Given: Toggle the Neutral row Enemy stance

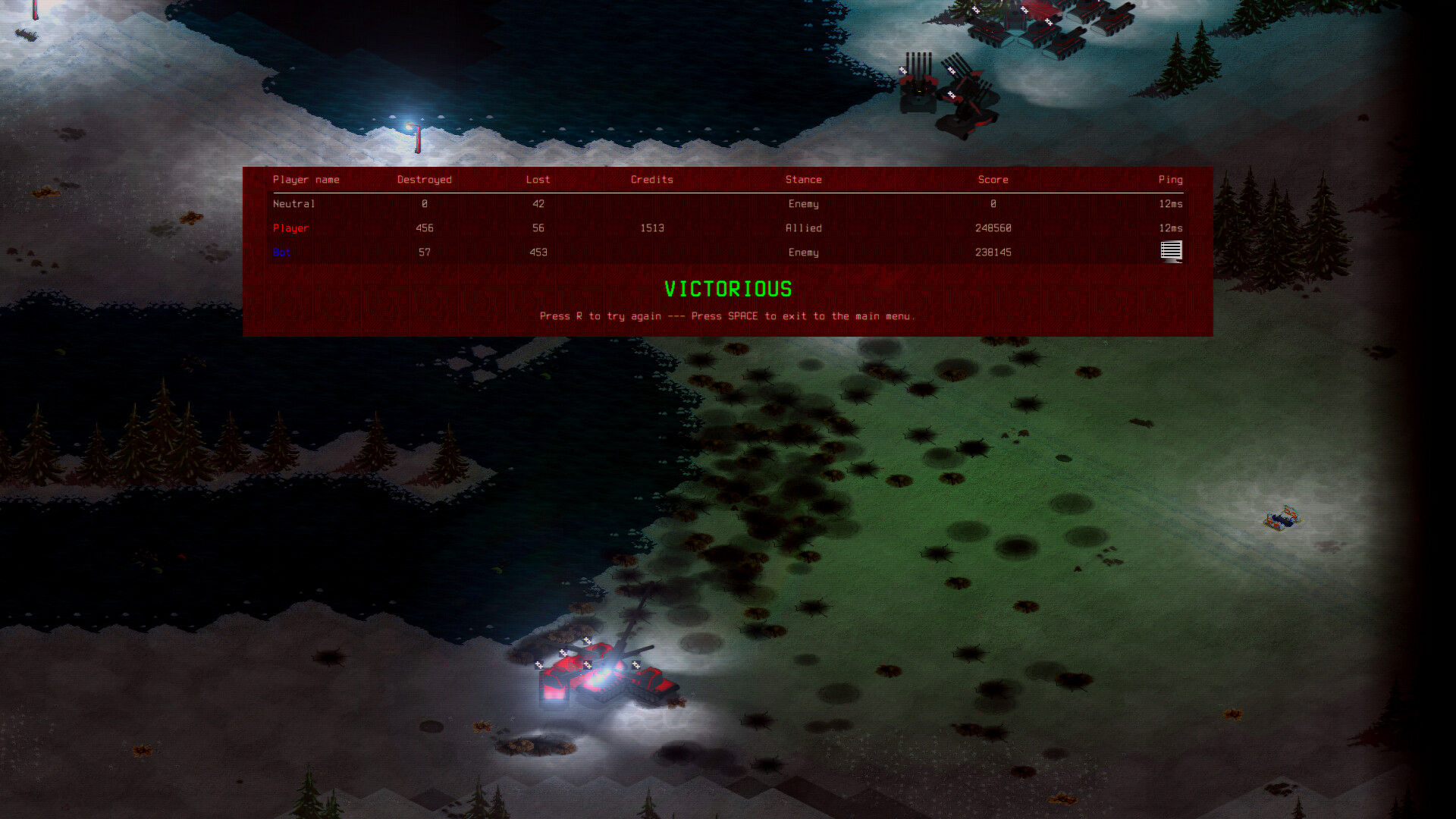Looking at the screenshot, I should click(804, 203).
